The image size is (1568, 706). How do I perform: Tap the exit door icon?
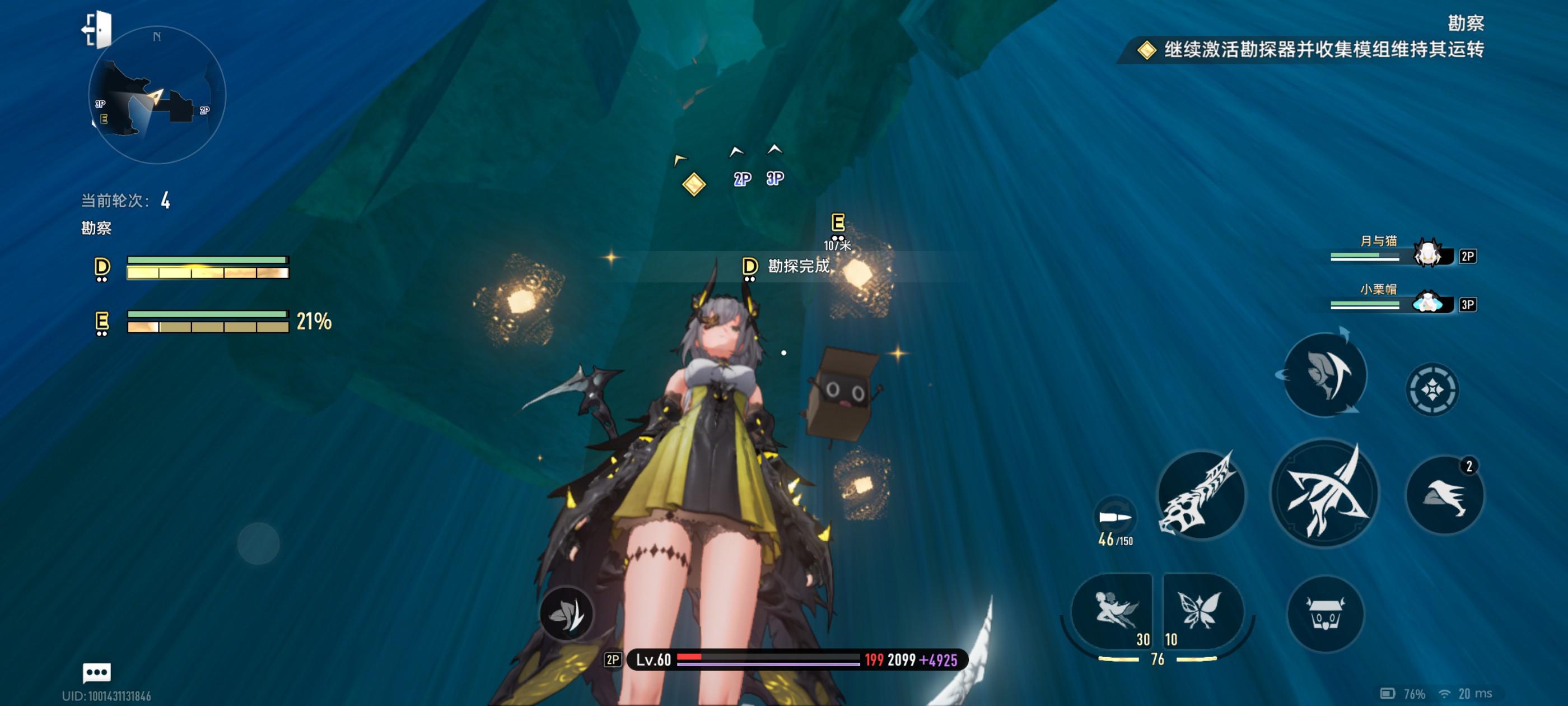pyautogui.click(x=97, y=29)
